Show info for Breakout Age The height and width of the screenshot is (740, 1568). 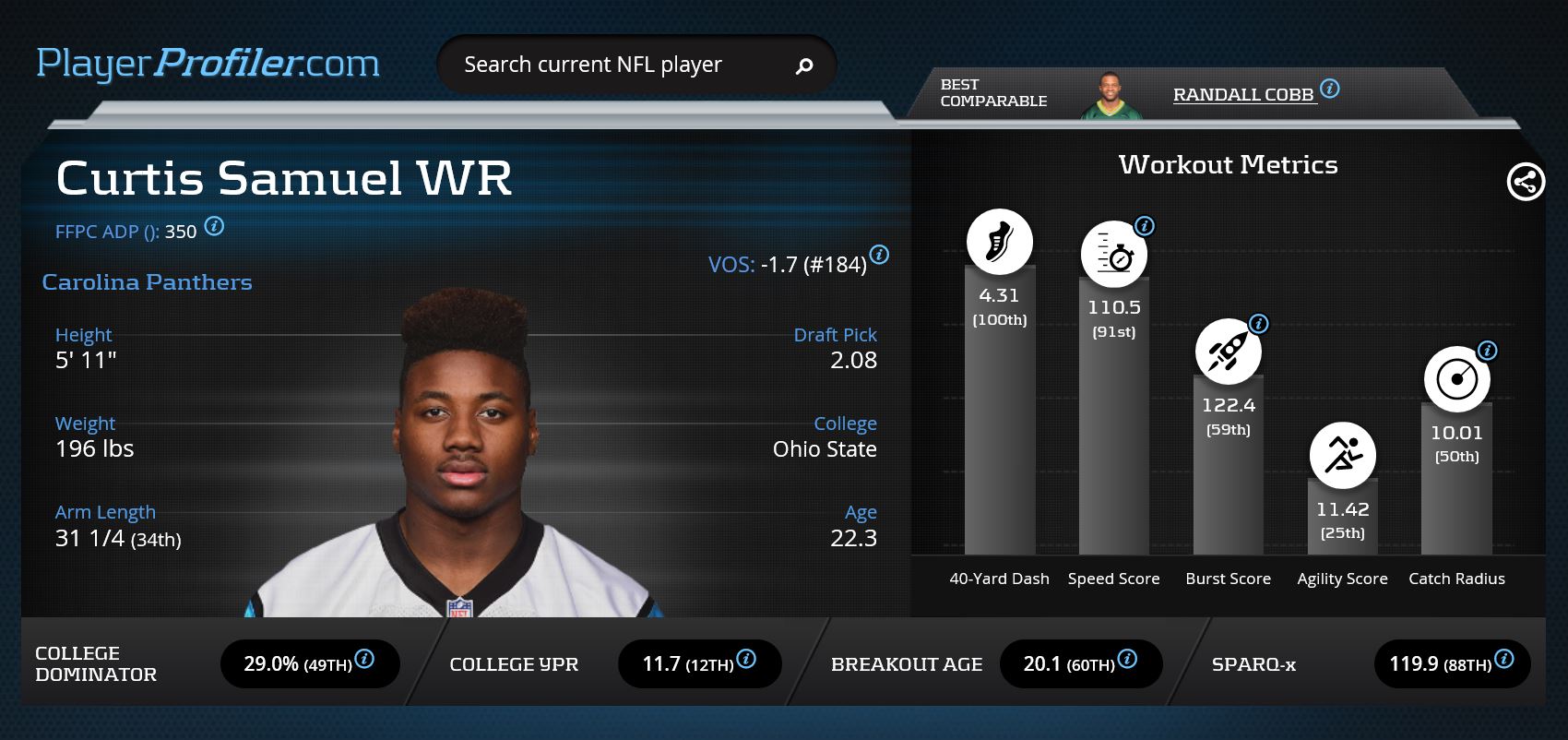click(1127, 659)
